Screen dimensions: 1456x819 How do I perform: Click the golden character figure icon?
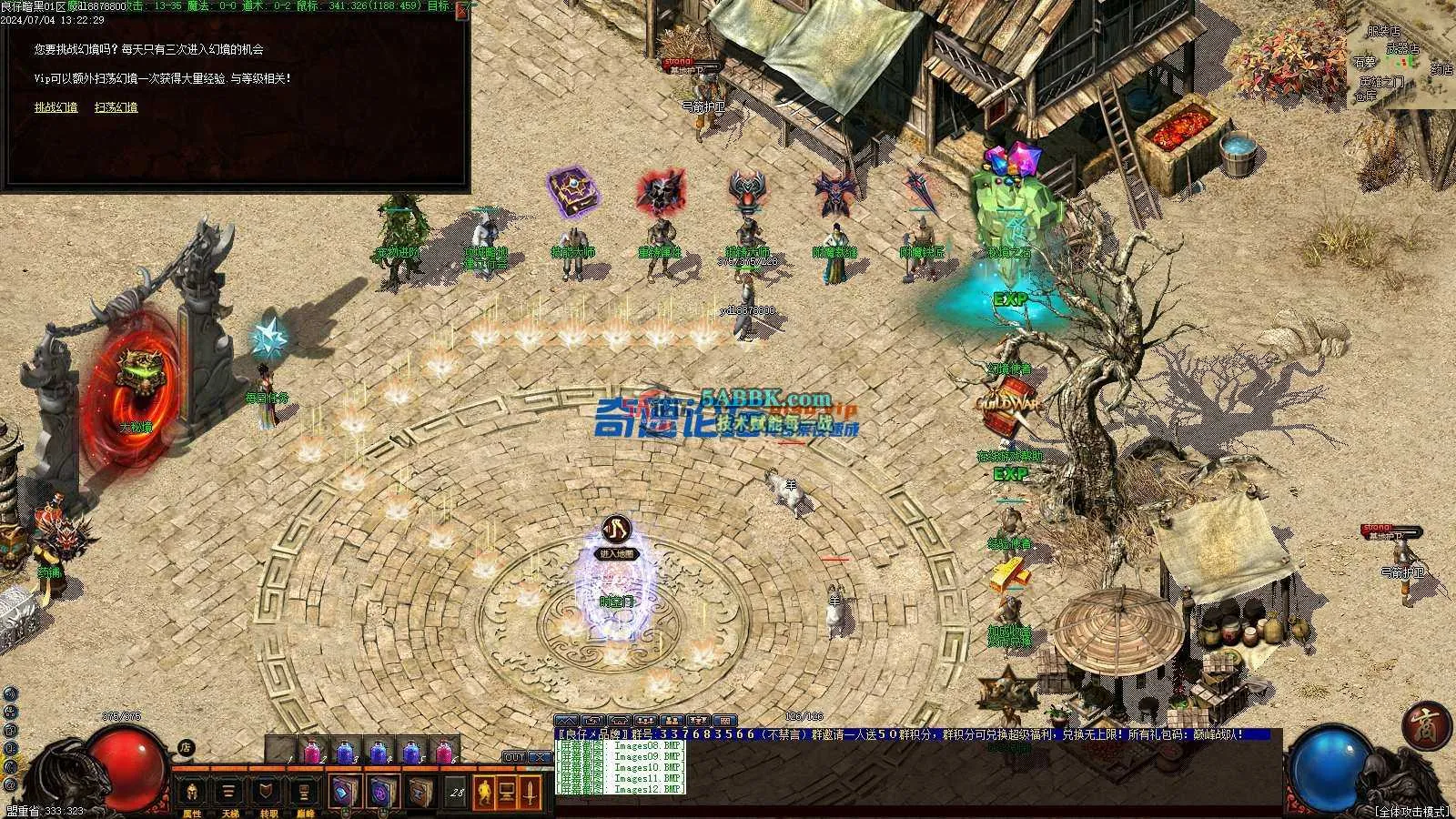pyautogui.click(x=484, y=793)
